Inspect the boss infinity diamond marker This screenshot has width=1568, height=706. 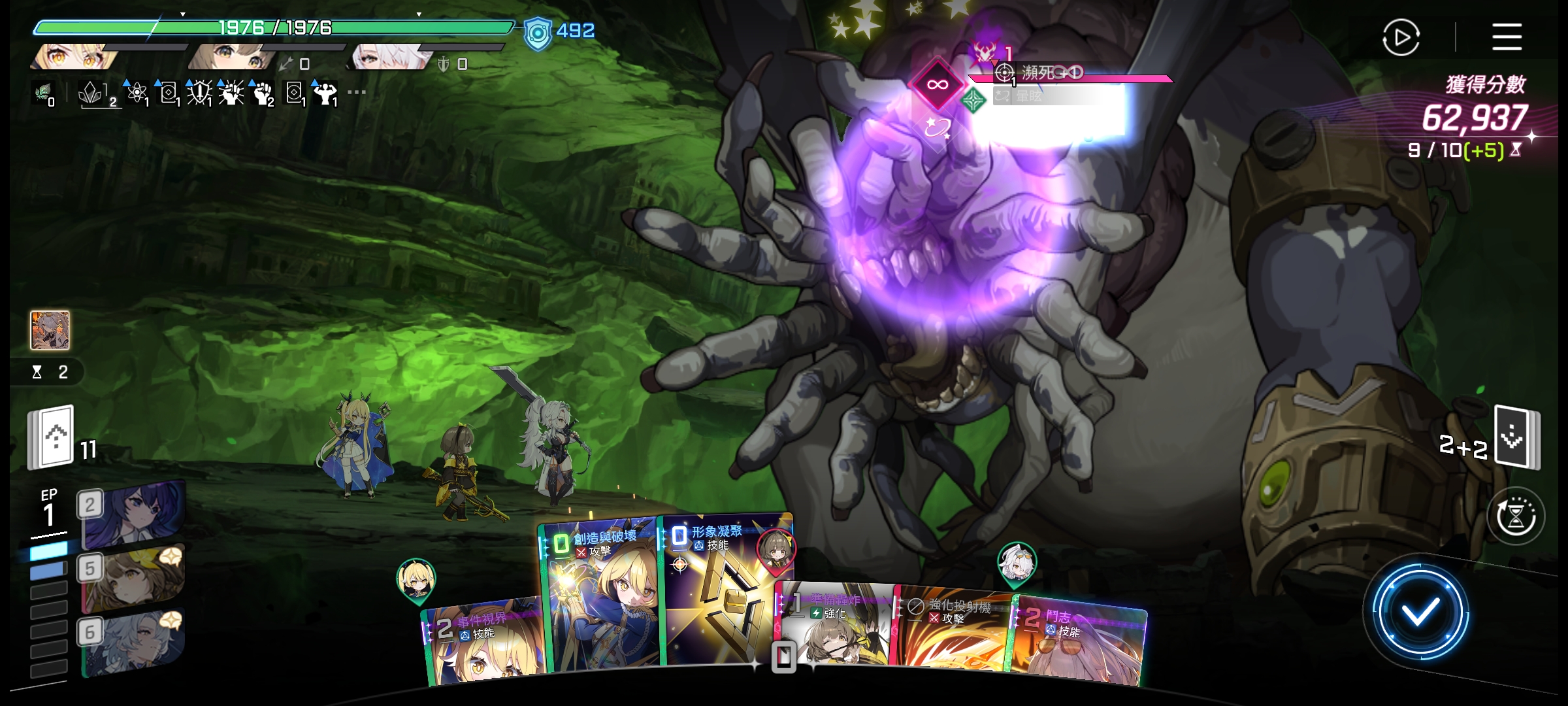coord(937,84)
